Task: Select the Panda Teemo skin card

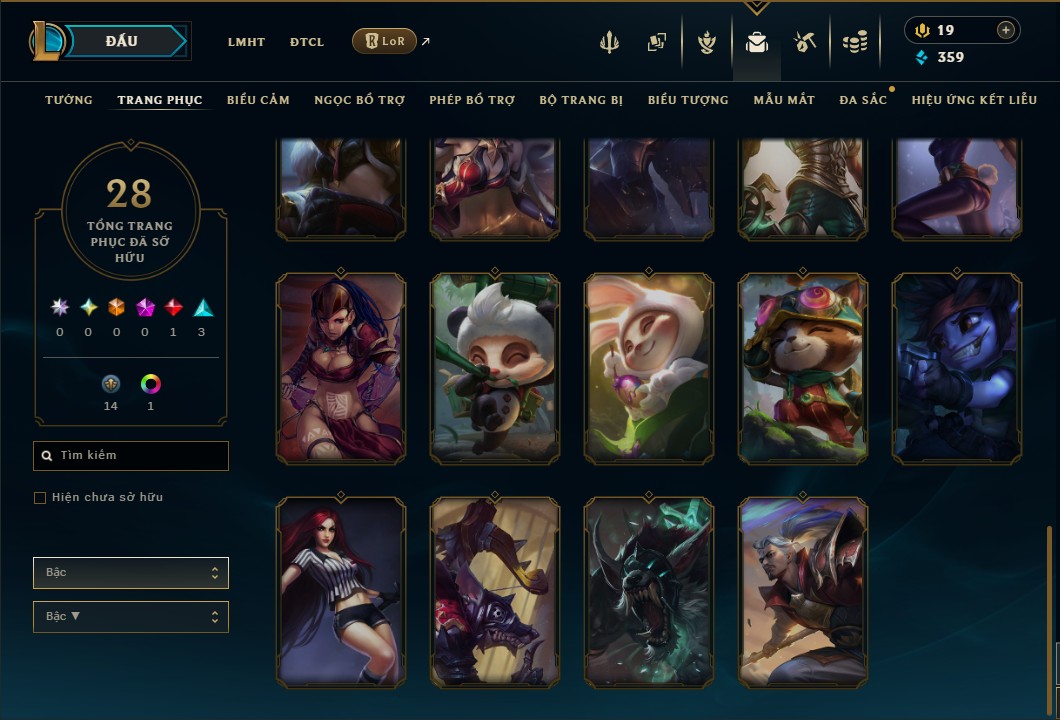Action: pos(495,368)
